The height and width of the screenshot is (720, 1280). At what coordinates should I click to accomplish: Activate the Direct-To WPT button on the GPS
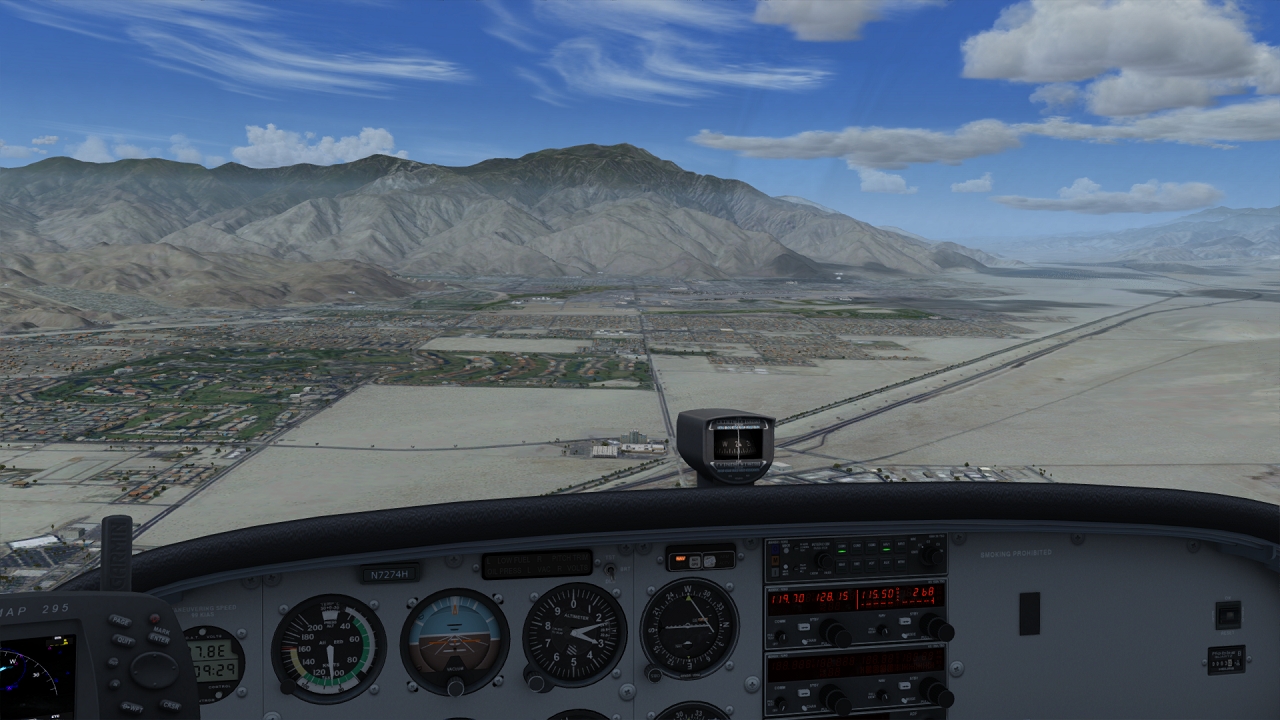click(x=131, y=706)
